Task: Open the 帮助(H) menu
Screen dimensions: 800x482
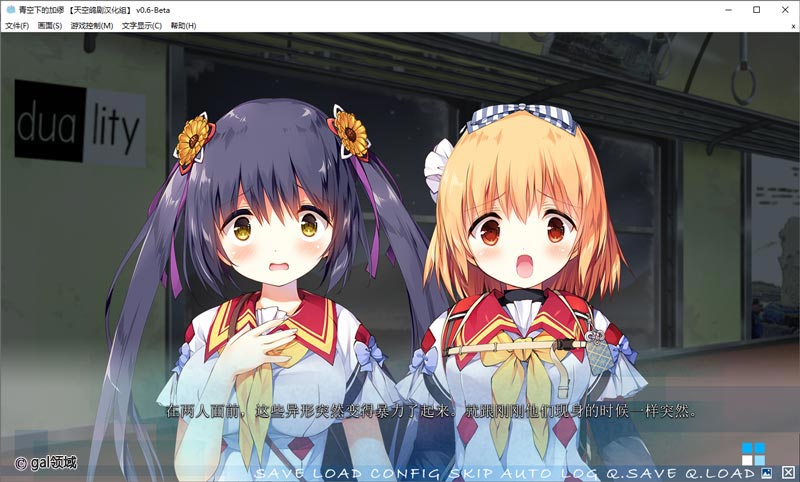Action: [x=183, y=25]
